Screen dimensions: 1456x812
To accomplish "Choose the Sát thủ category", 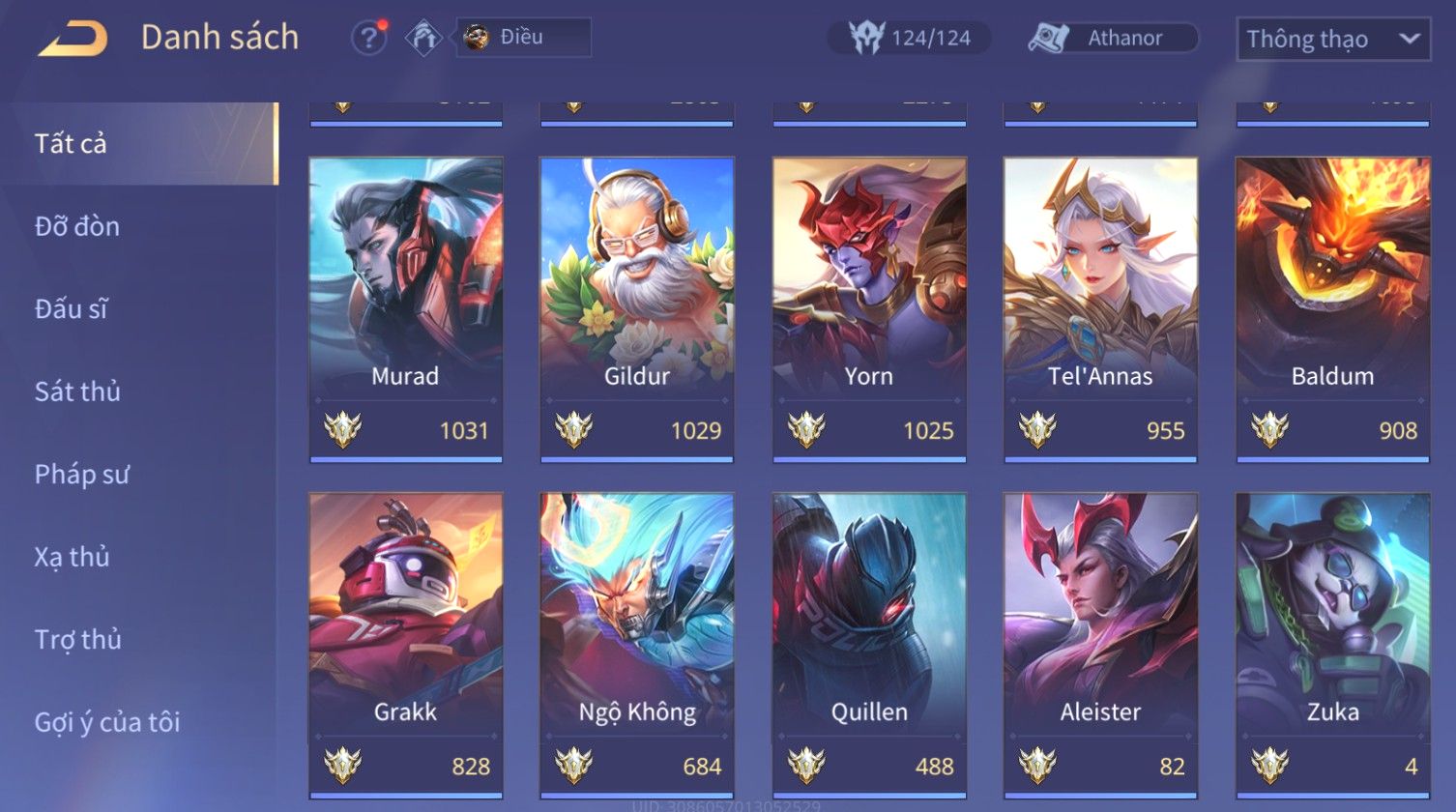I will pos(77,391).
